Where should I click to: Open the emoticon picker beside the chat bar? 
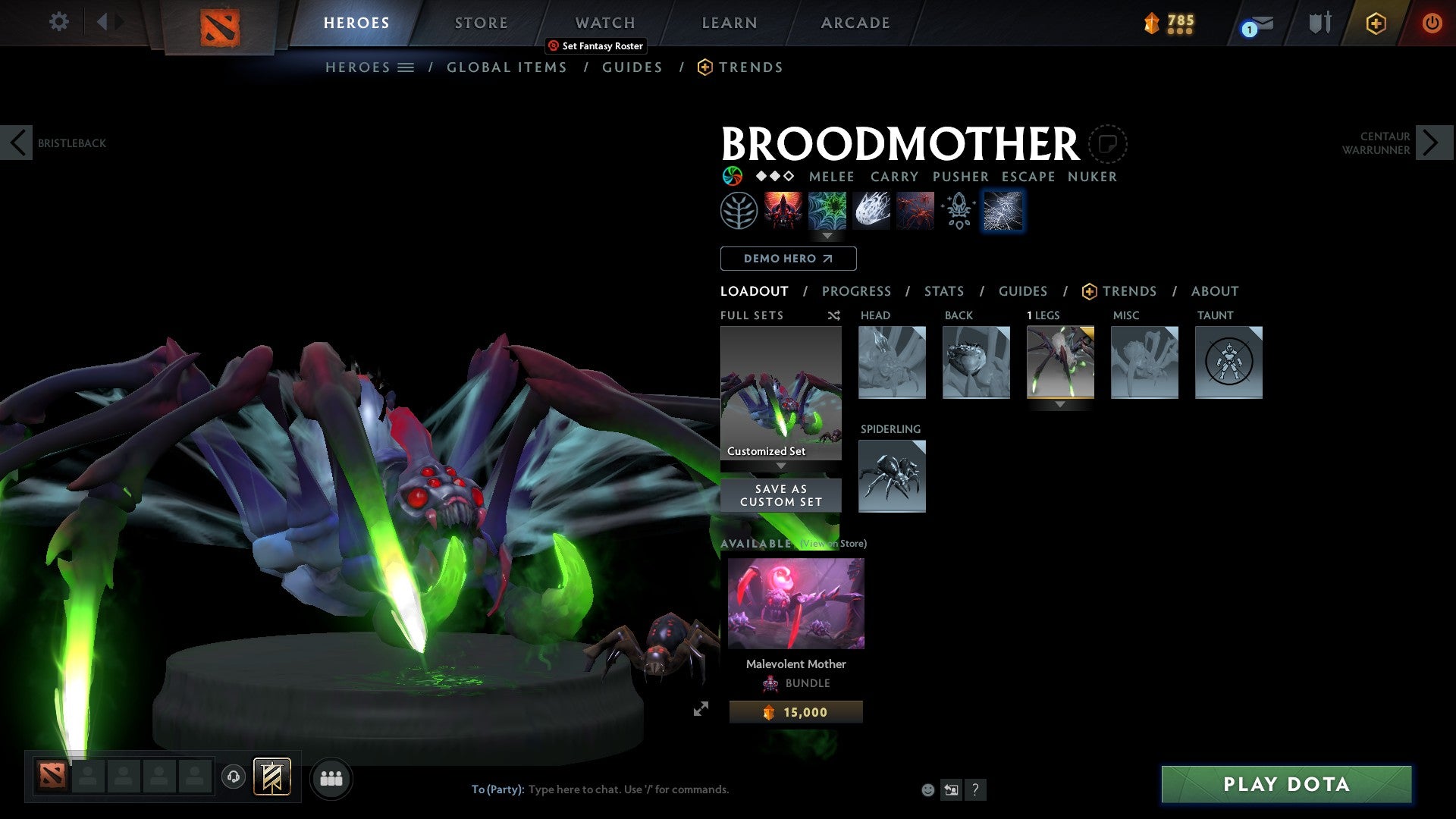click(x=927, y=789)
